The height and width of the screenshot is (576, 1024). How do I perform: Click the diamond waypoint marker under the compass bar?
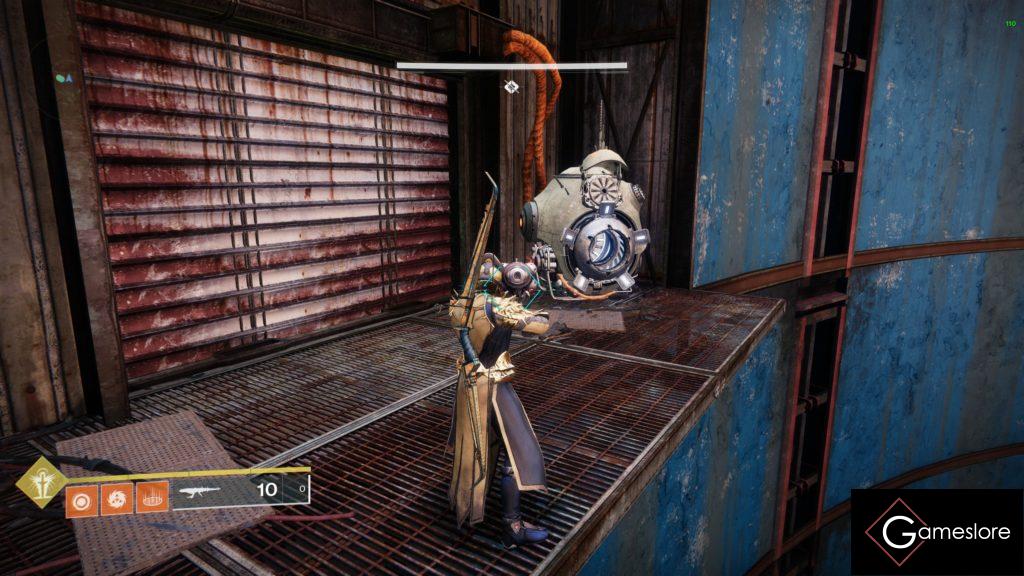coord(511,87)
